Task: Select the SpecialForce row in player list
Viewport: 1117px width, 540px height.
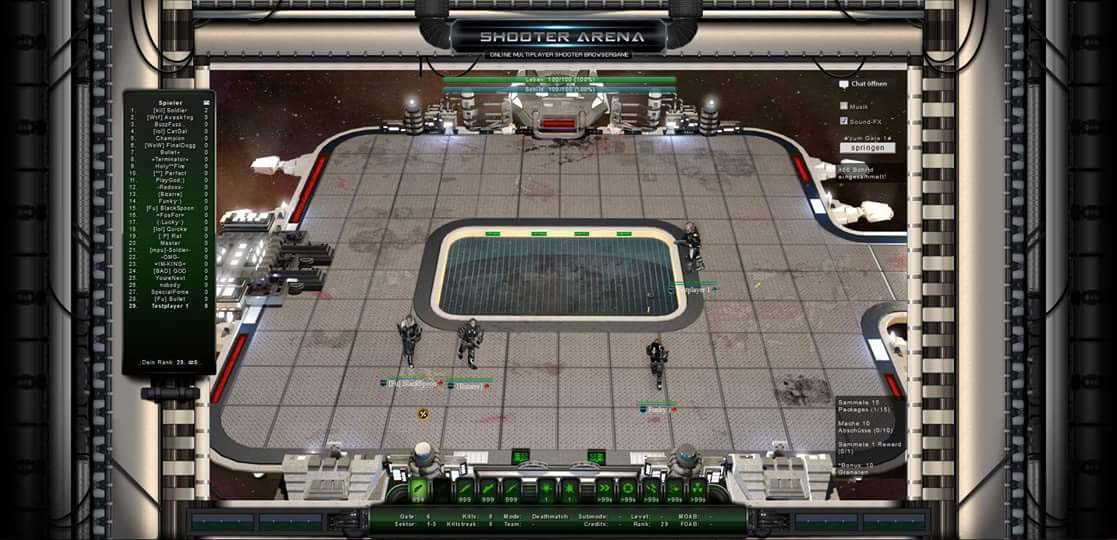Action: tap(169, 291)
